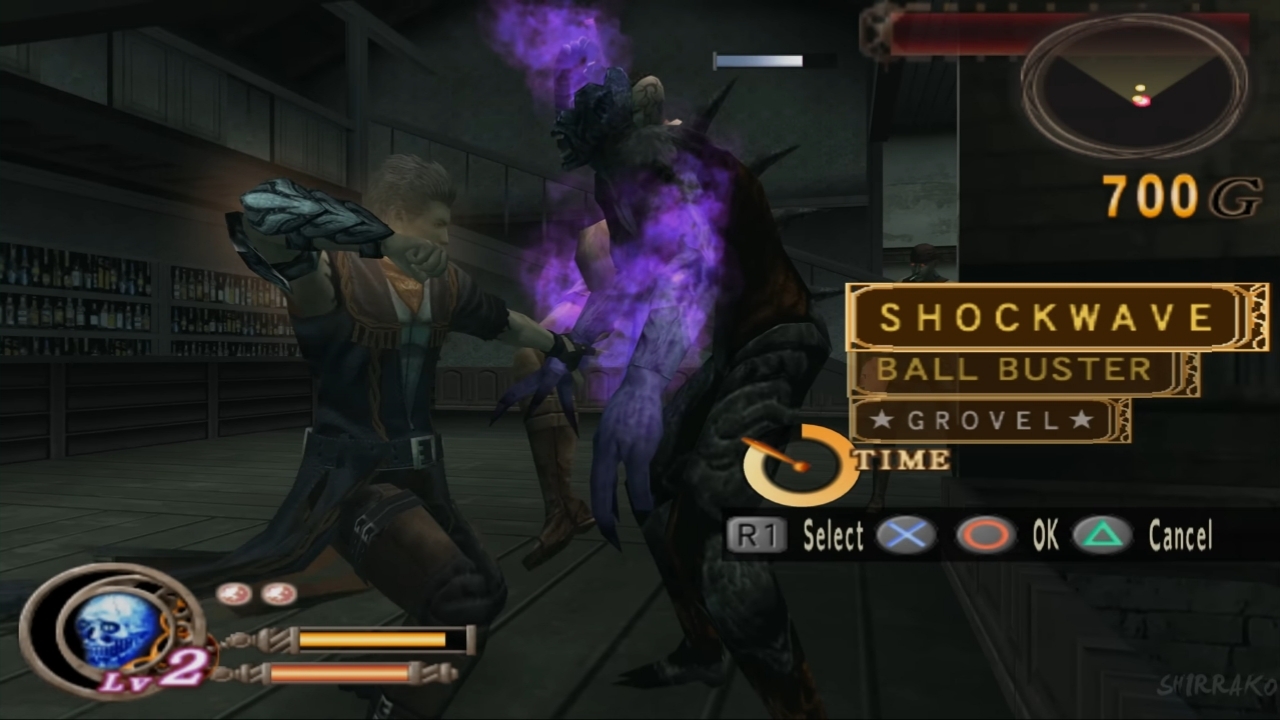Choose the BALL BUSTER move

(x=1014, y=371)
